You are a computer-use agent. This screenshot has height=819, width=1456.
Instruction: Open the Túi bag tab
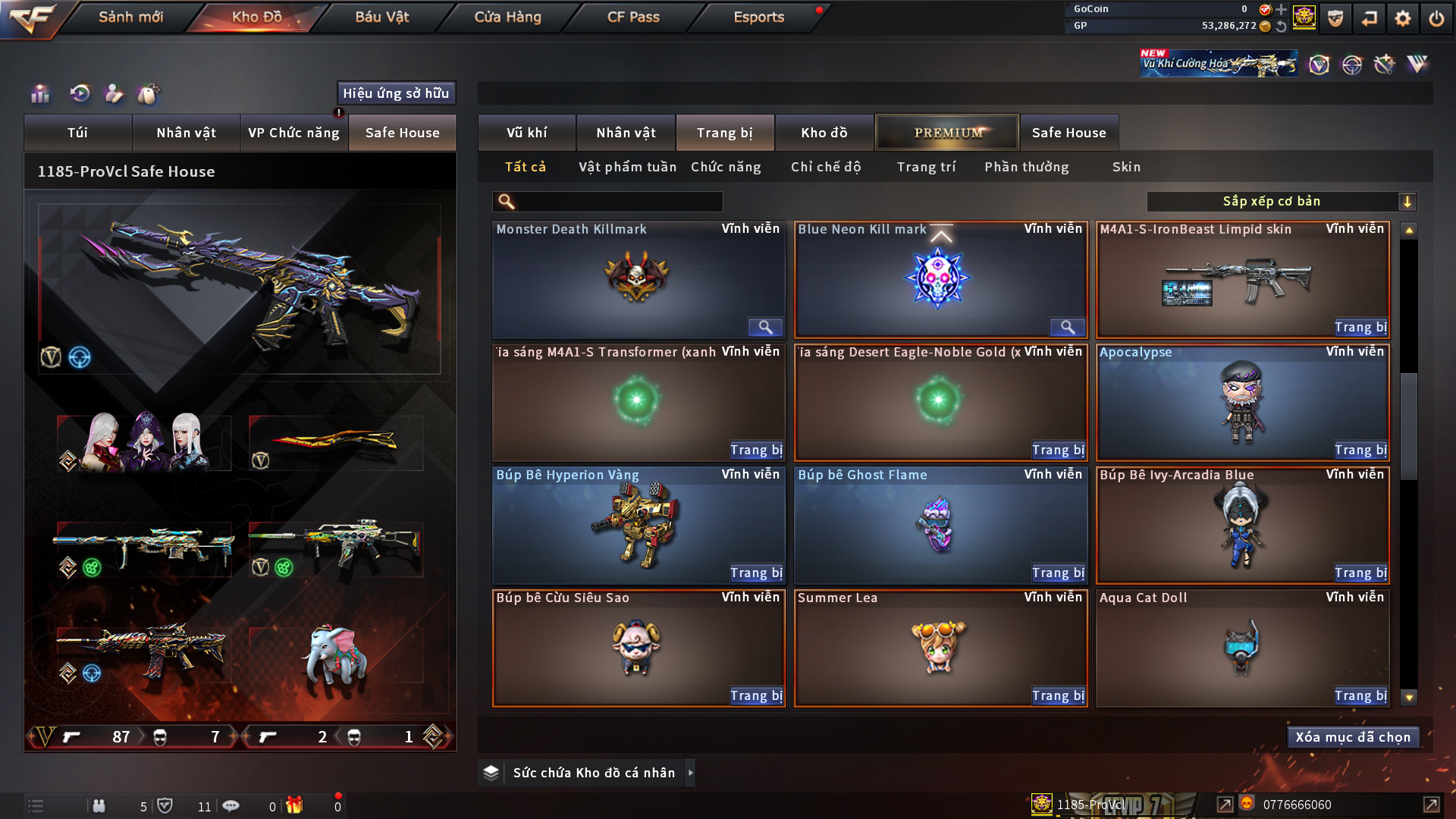[77, 133]
